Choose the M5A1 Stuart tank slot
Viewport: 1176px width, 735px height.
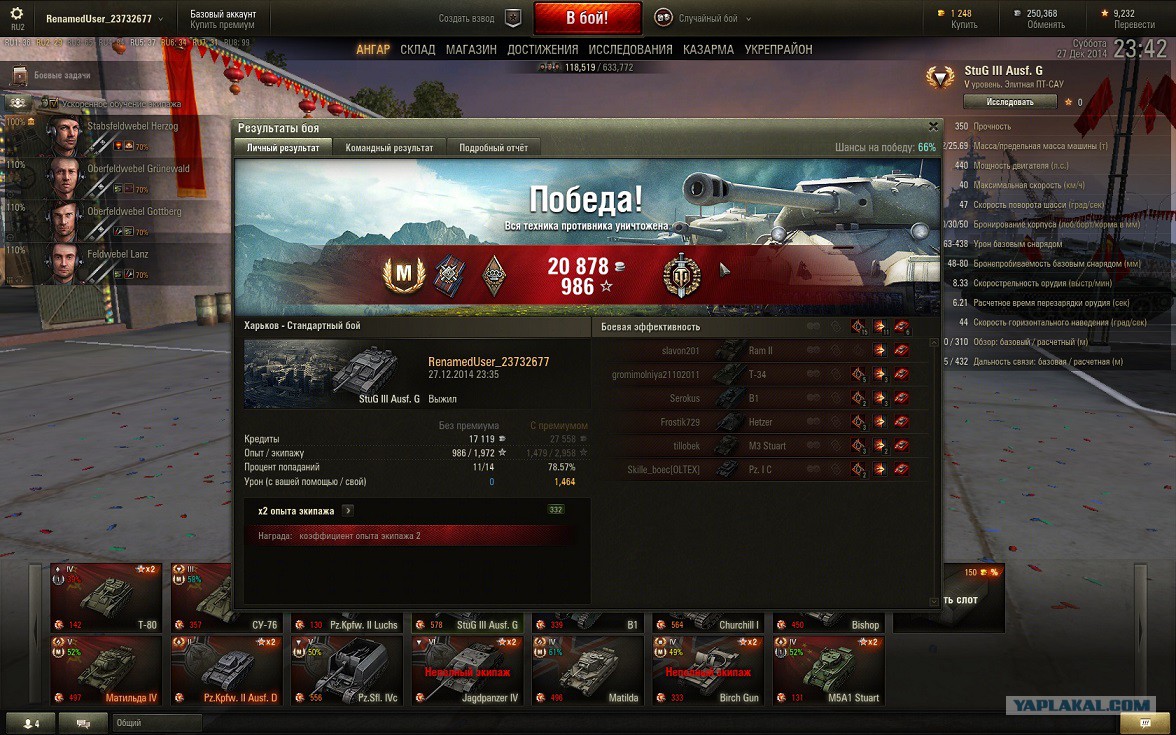[x=828, y=670]
